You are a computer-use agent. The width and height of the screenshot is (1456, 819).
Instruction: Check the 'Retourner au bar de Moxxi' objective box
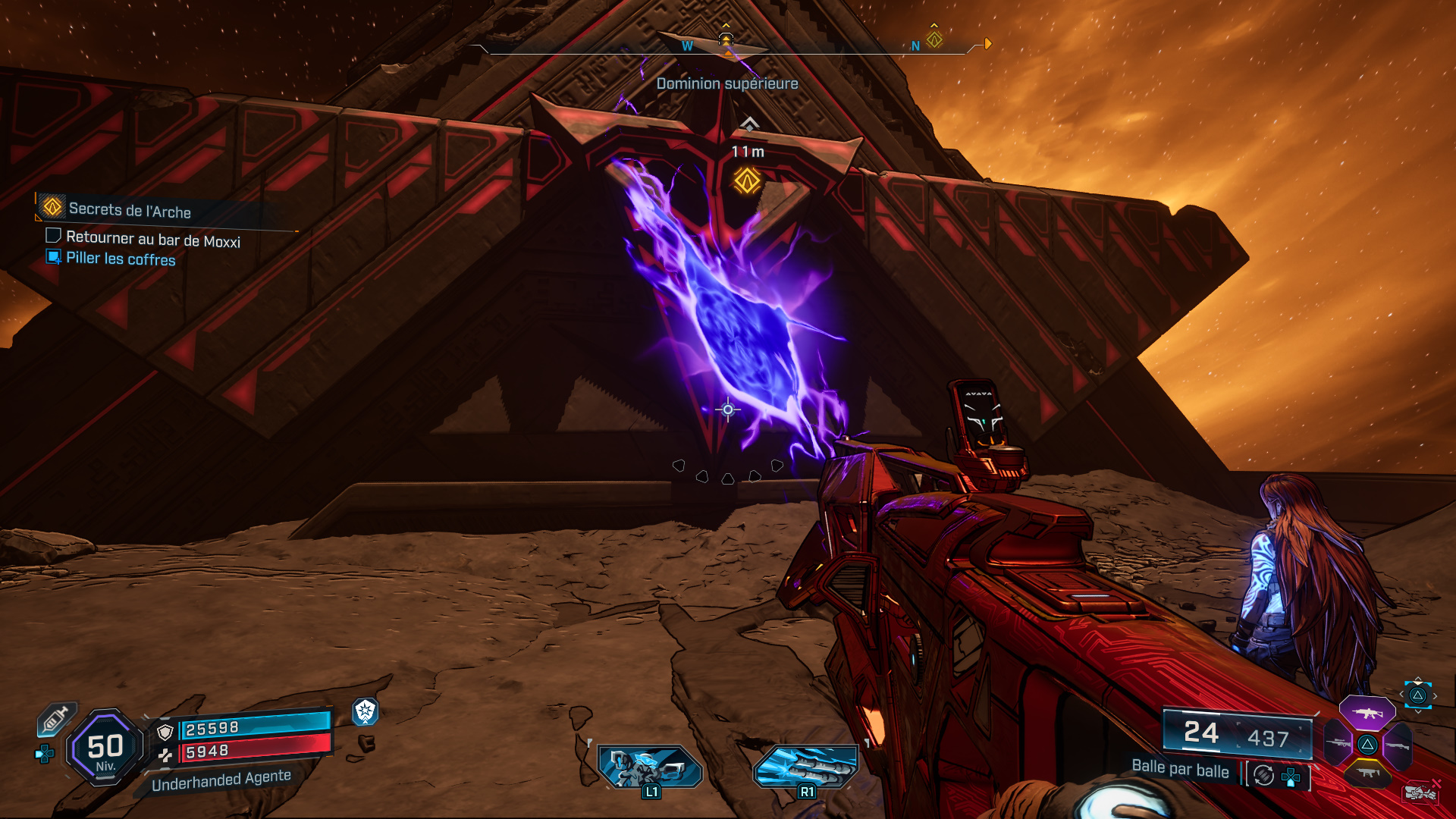pos(53,235)
